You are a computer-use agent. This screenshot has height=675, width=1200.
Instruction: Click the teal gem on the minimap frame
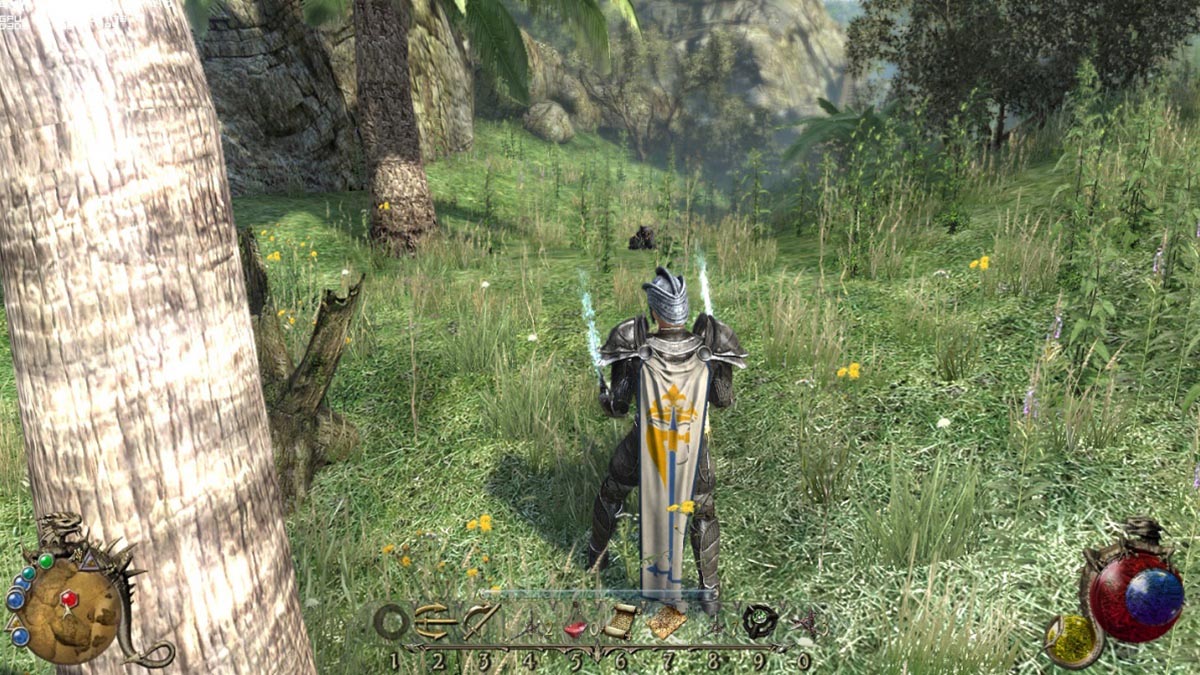(x=29, y=574)
